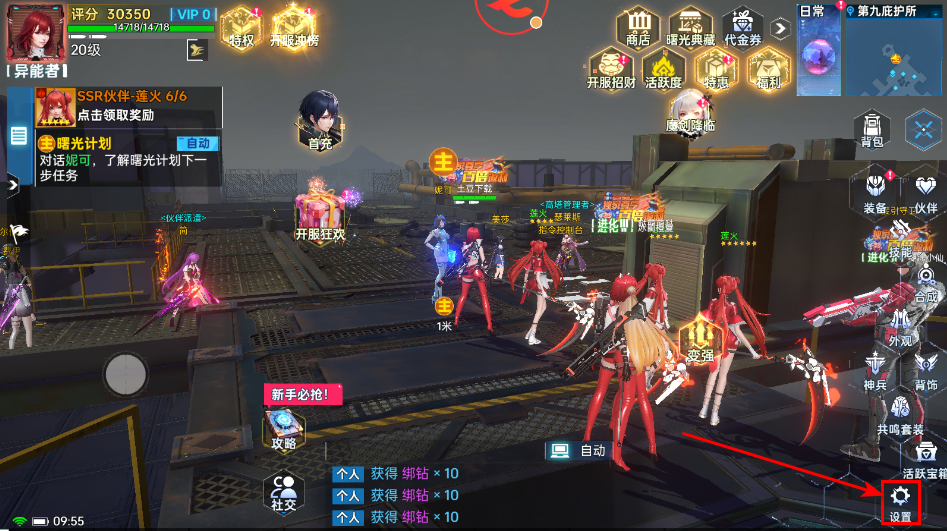Open the 第九庇护所 minimap
Image resolution: width=947 pixels, height=531 pixels.
click(896, 55)
